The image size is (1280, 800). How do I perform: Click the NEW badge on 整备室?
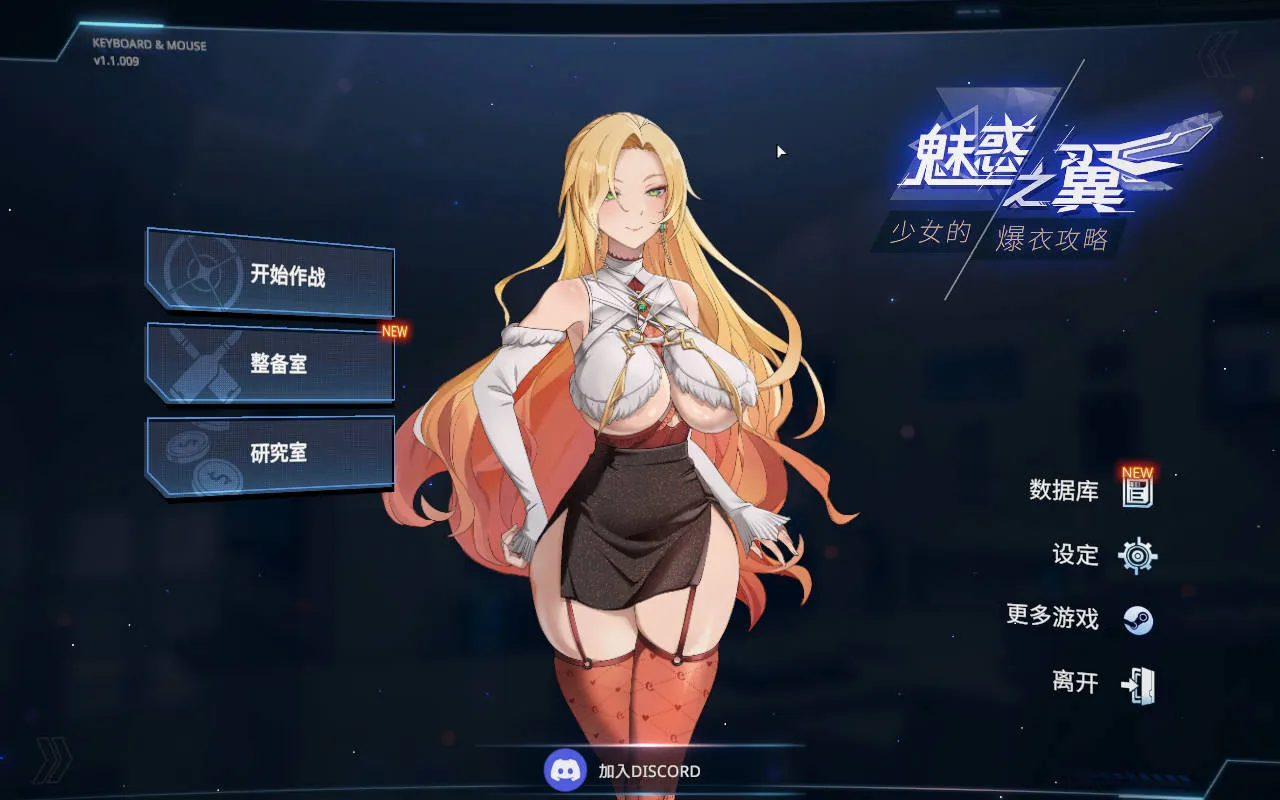394,333
